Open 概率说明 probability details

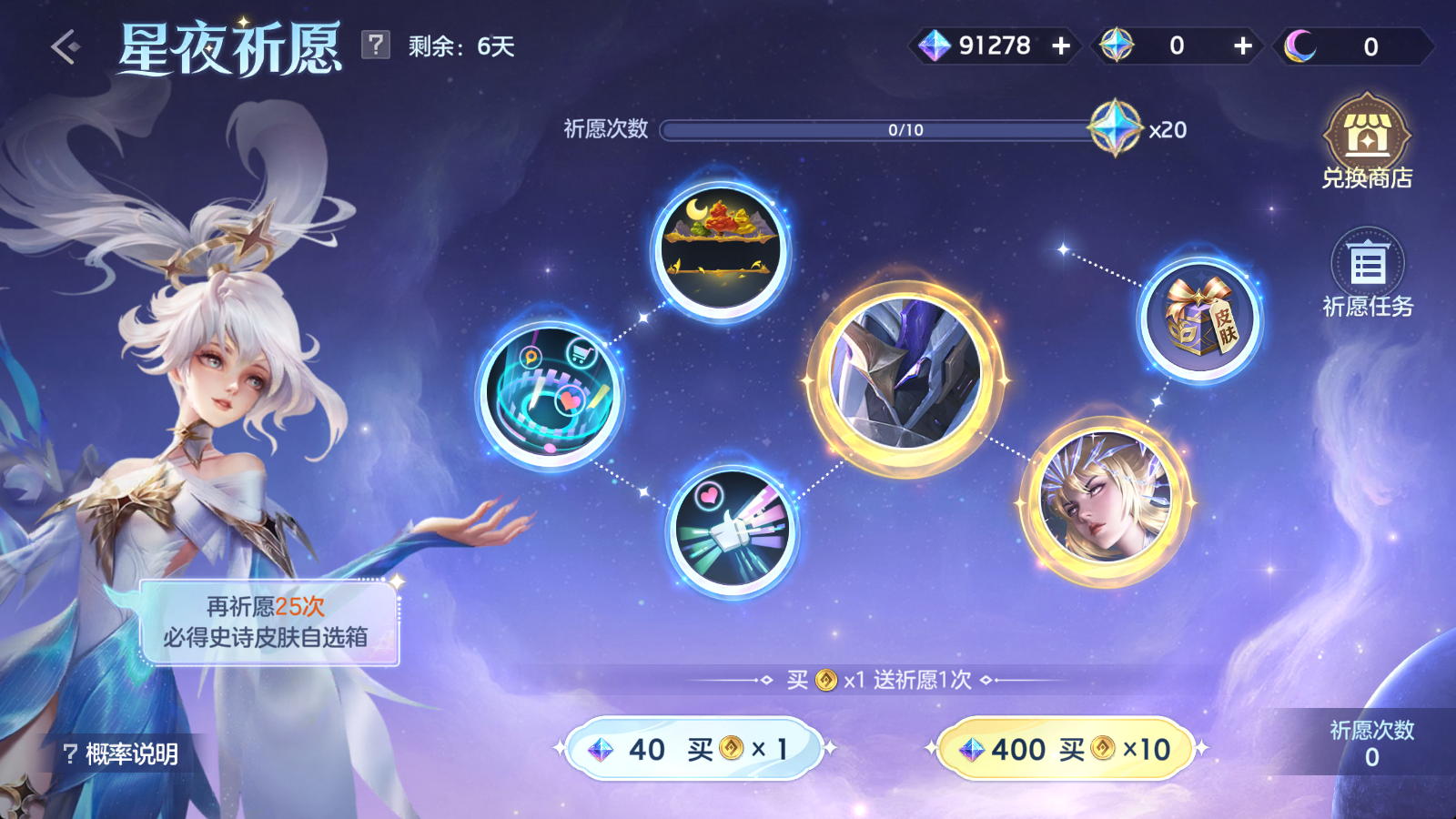point(116,752)
